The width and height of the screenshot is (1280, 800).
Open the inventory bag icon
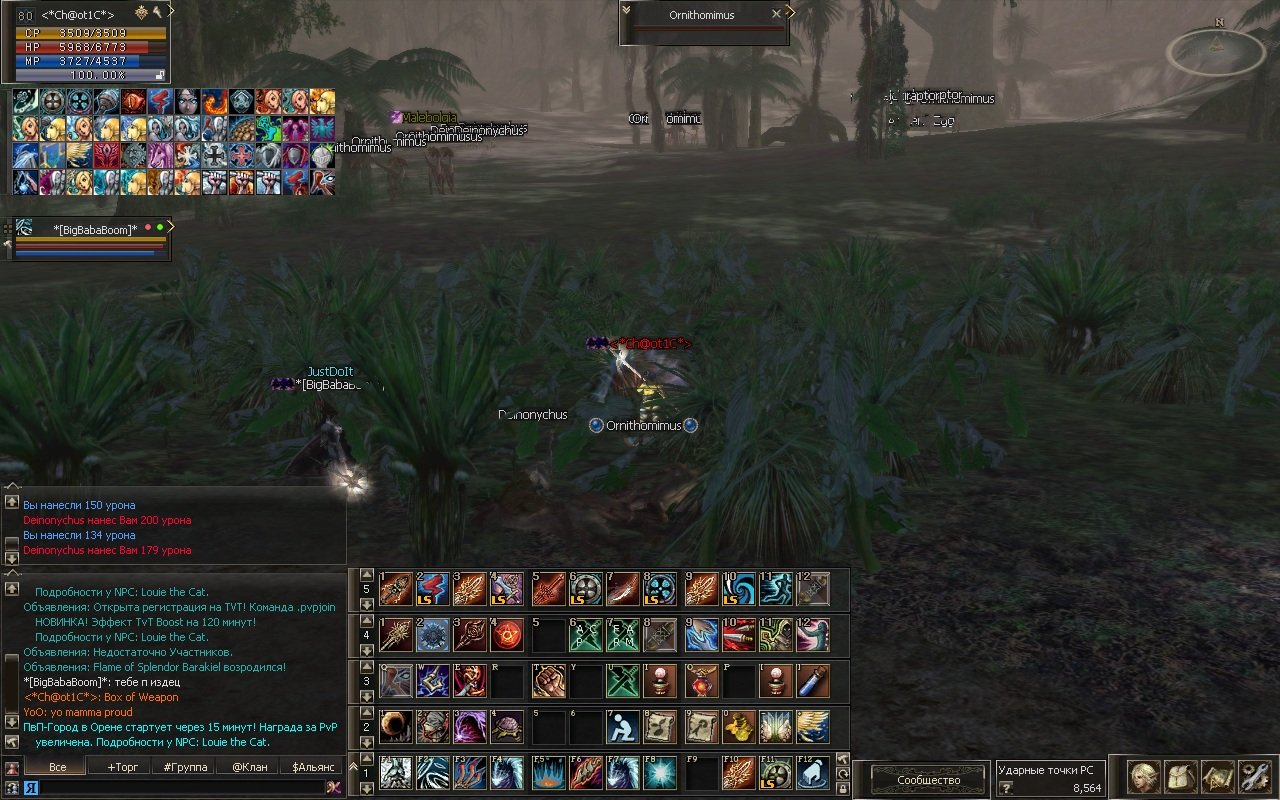[x=1181, y=777]
